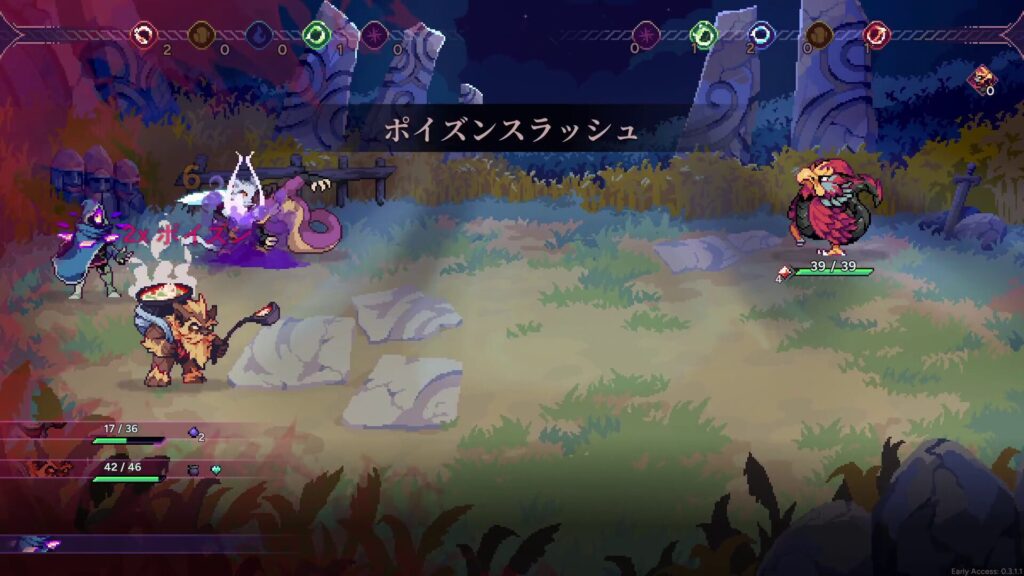Inspect the teal heart status icon

pyautogui.click(x=215, y=468)
